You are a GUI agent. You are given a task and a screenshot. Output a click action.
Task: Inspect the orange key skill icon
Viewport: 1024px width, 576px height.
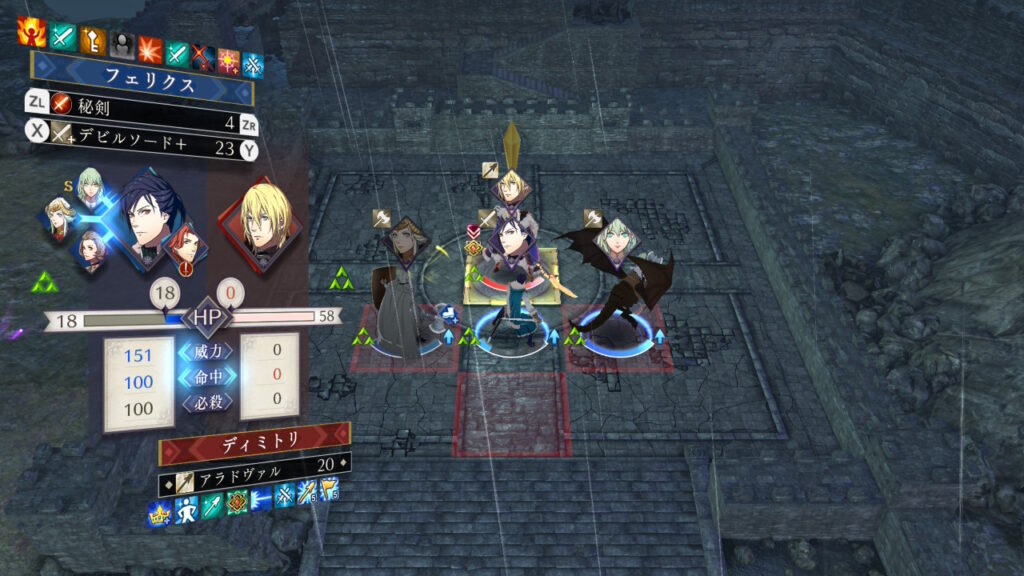point(93,38)
